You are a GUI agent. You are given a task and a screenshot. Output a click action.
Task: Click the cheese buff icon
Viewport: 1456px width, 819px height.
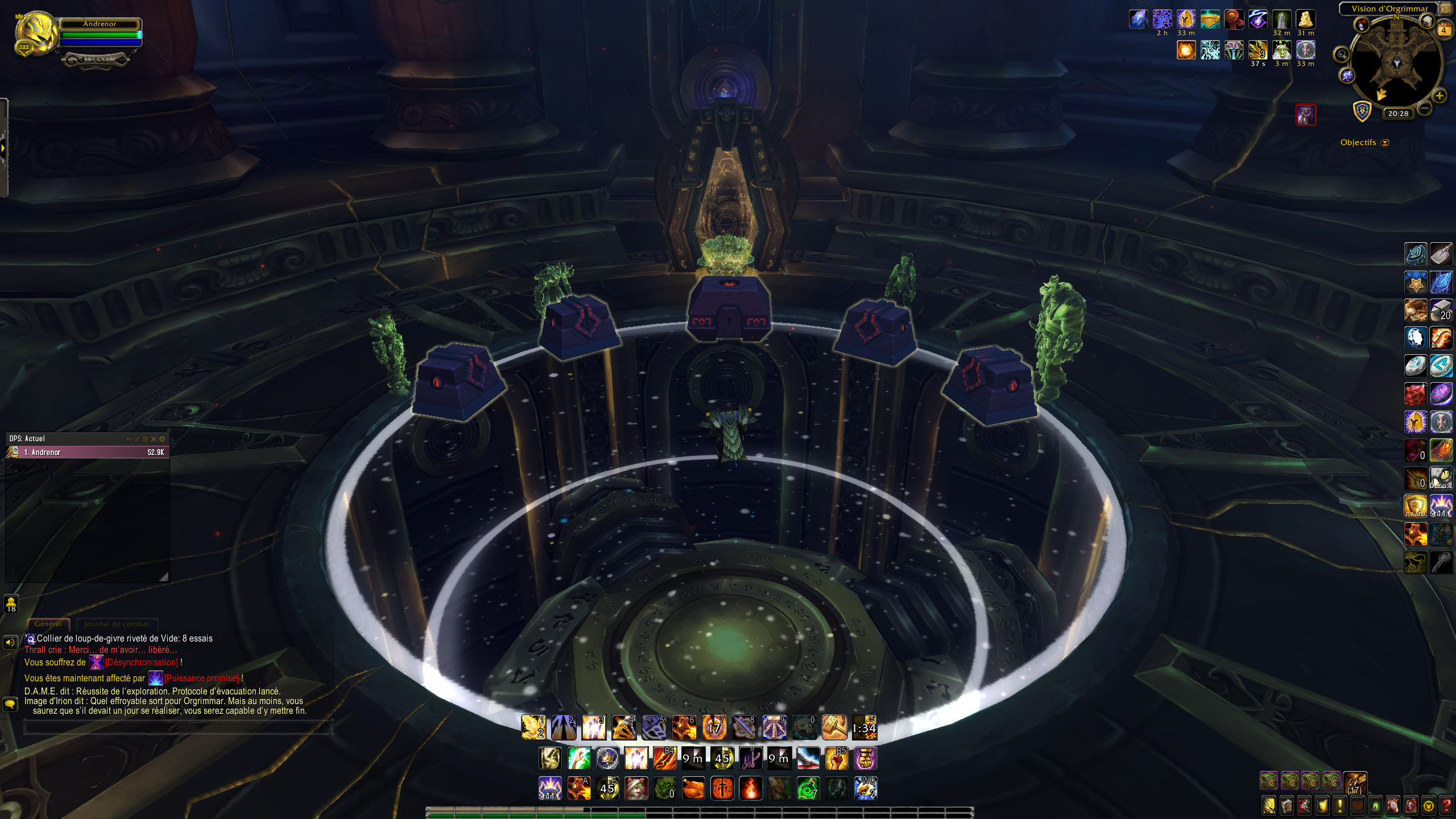pyautogui.click(x=1305, y=20)
